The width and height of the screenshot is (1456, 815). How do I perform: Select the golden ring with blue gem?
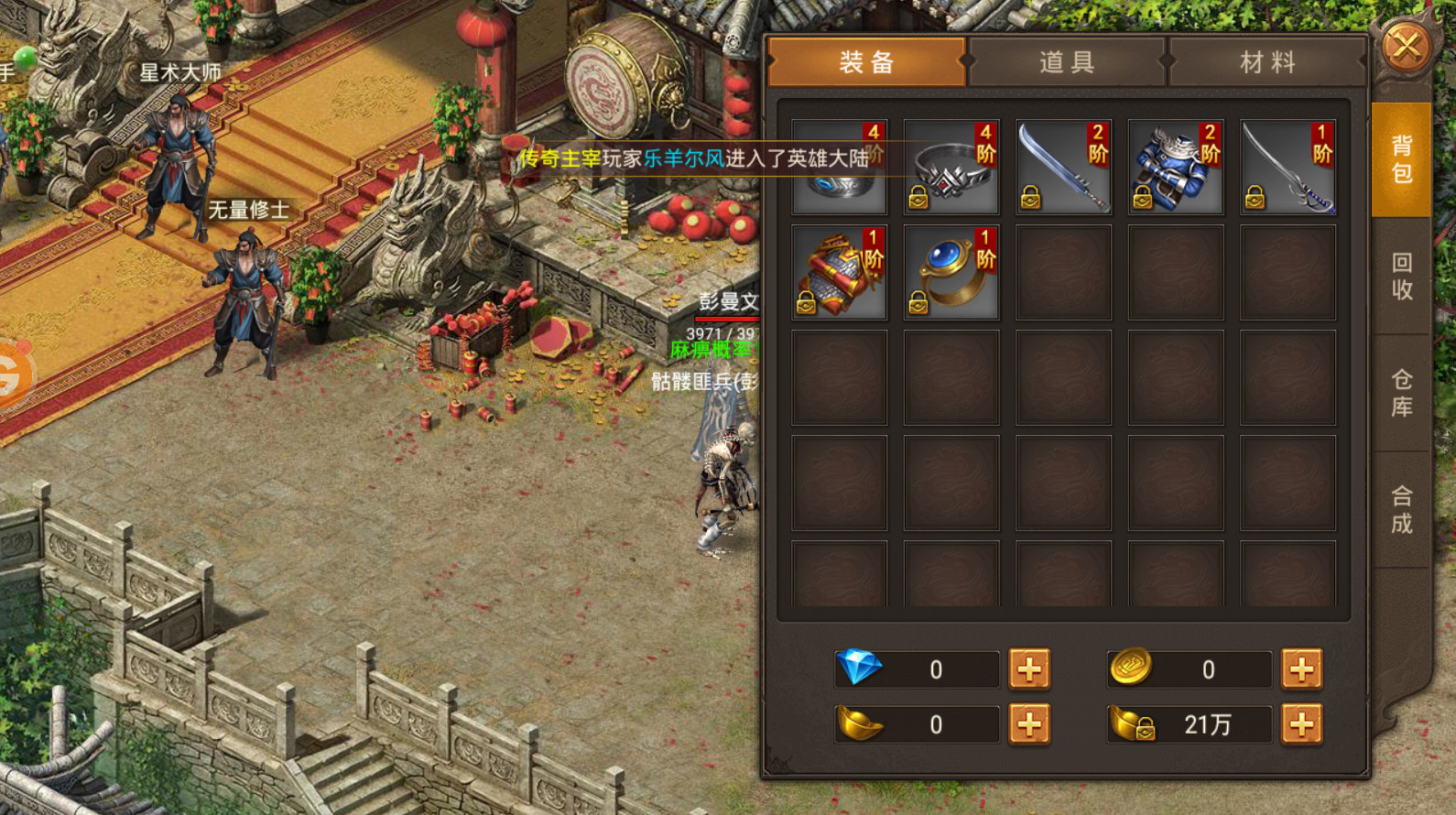pos(951,271)
